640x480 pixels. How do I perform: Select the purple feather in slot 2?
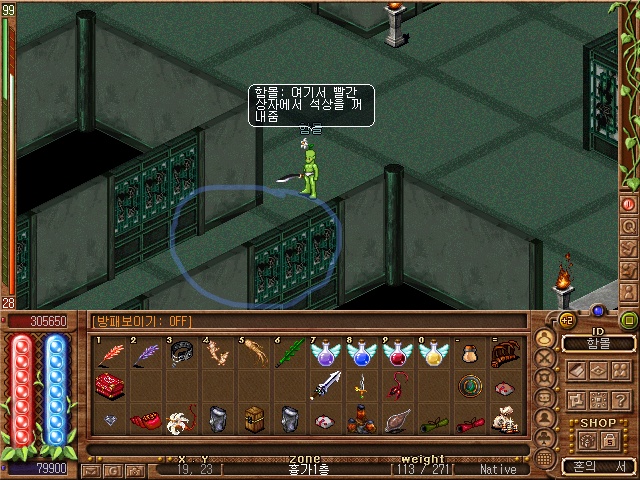pos(147,353)
